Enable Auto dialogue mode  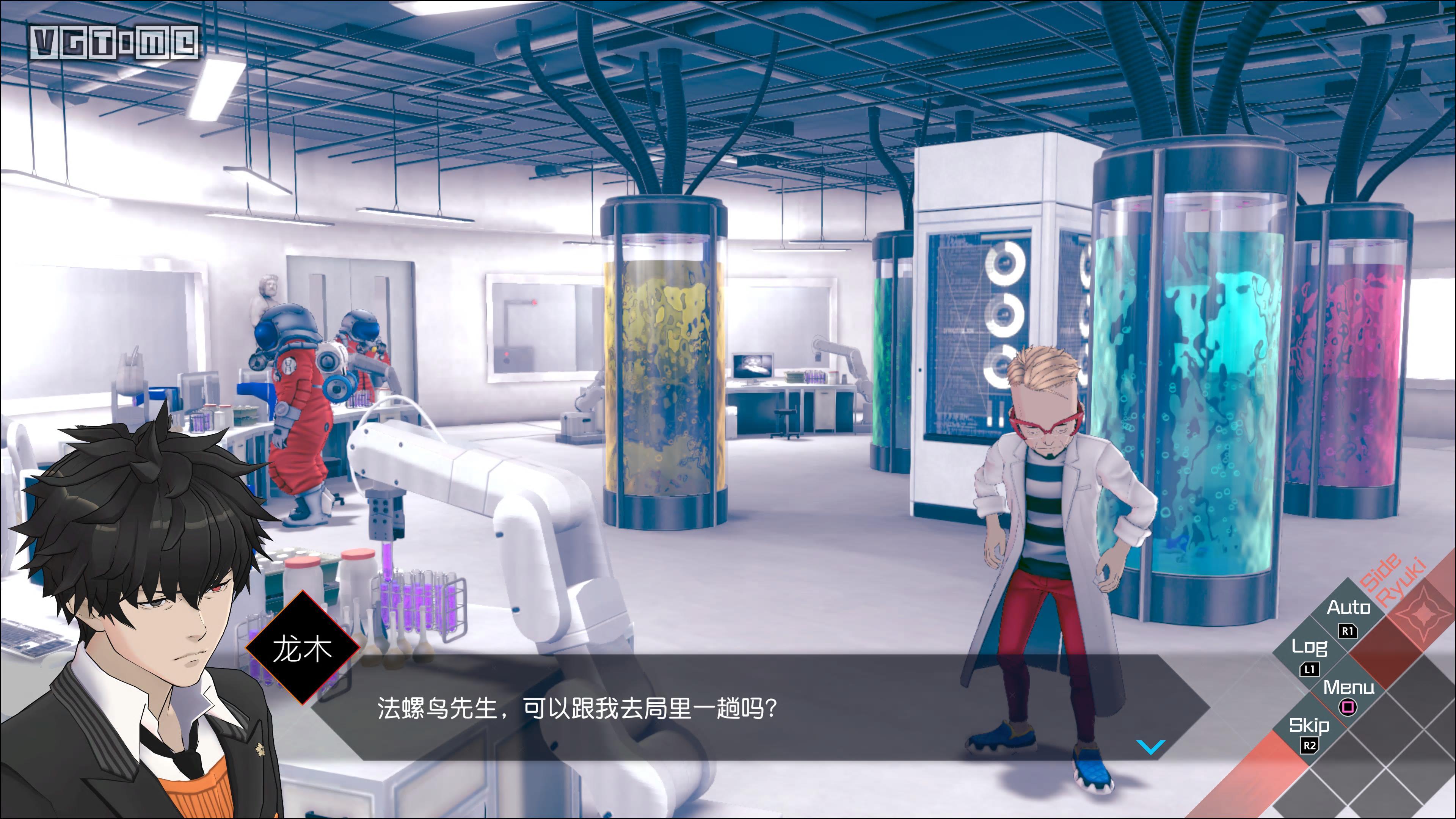pyautogui.click(x=1349, y=608)
